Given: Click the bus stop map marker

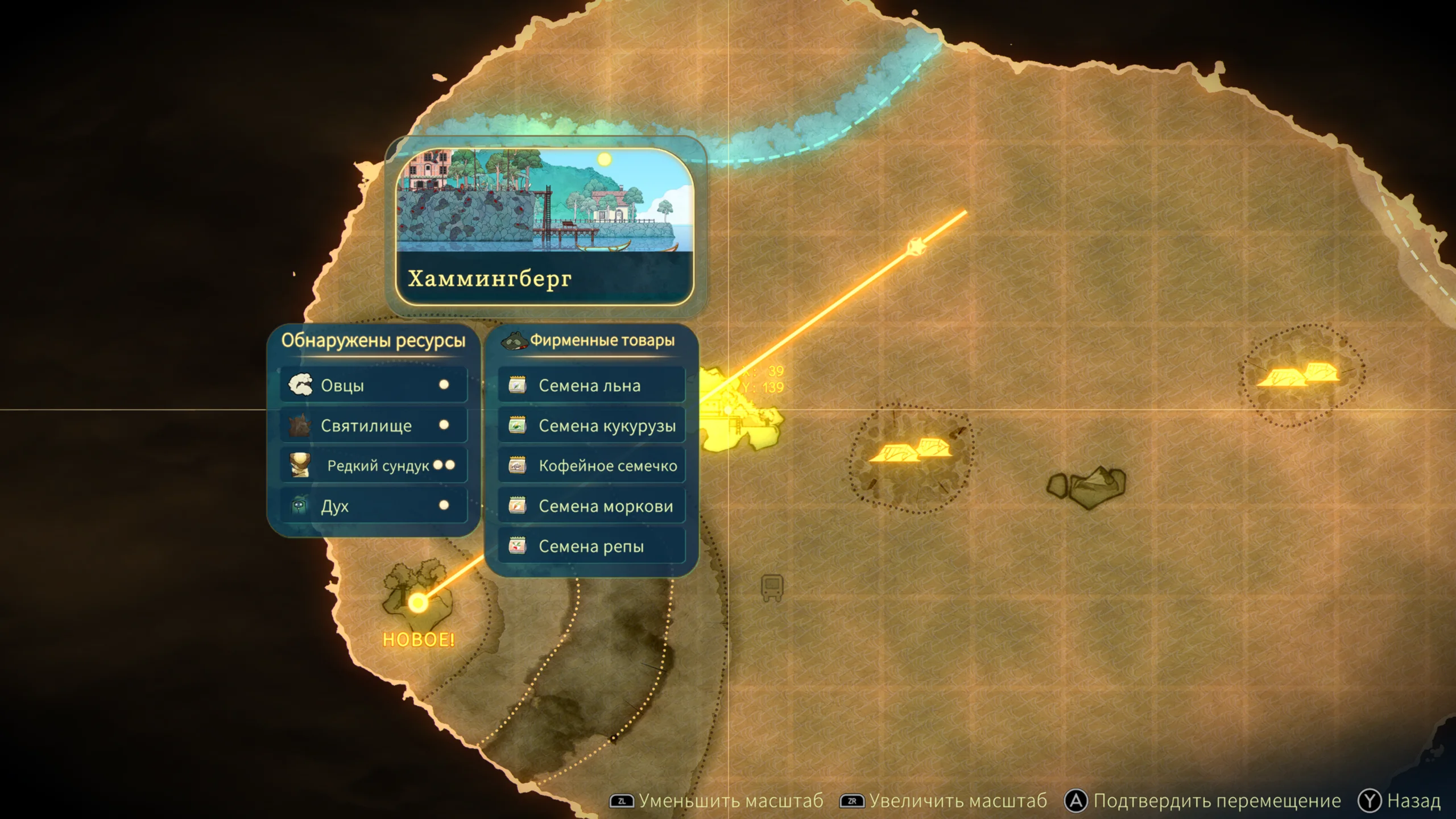Looking at the screenshot, I should coord(772,587).
